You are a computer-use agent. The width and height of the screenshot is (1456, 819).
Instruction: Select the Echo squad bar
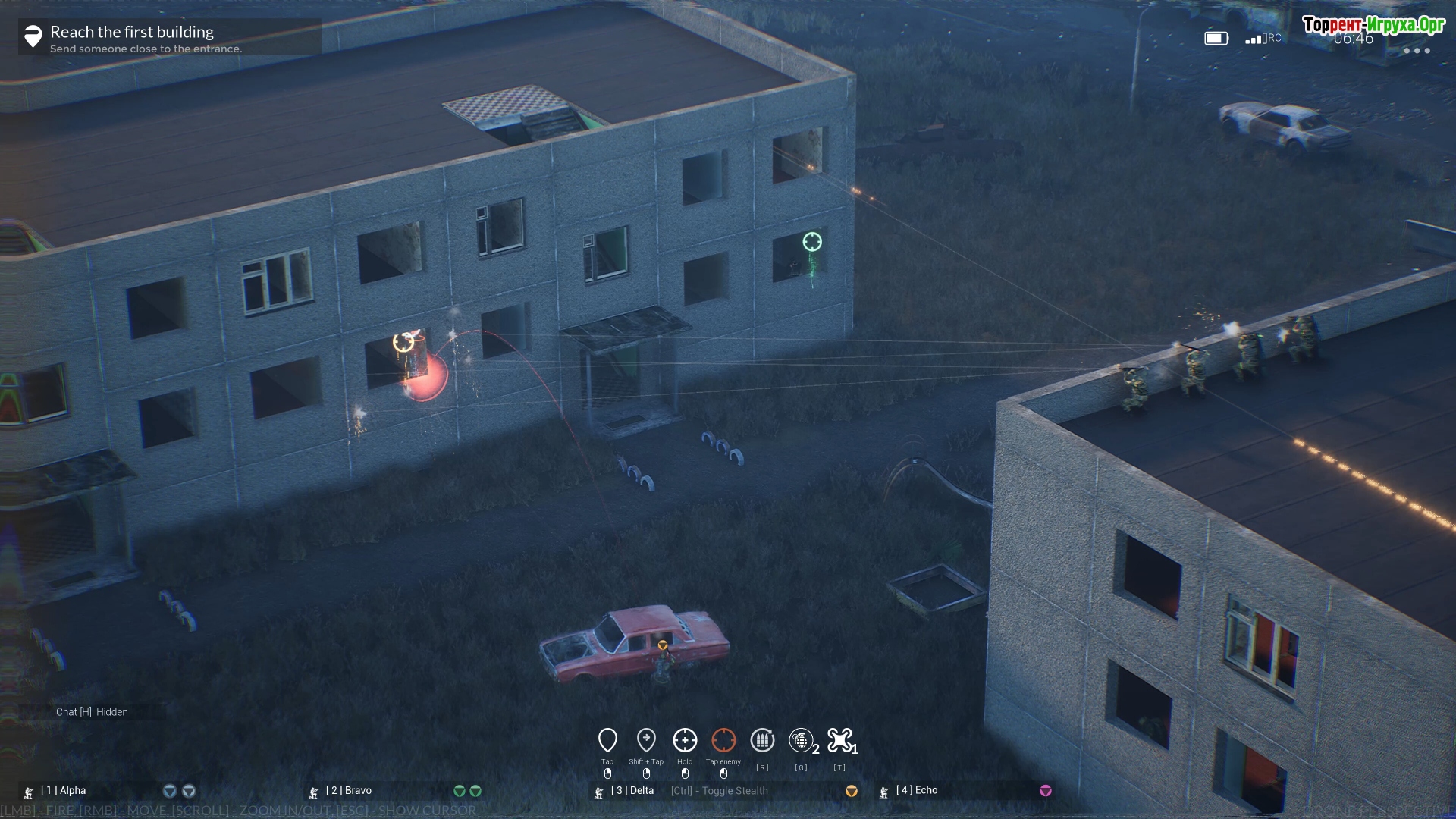click(x=965, y=791)
